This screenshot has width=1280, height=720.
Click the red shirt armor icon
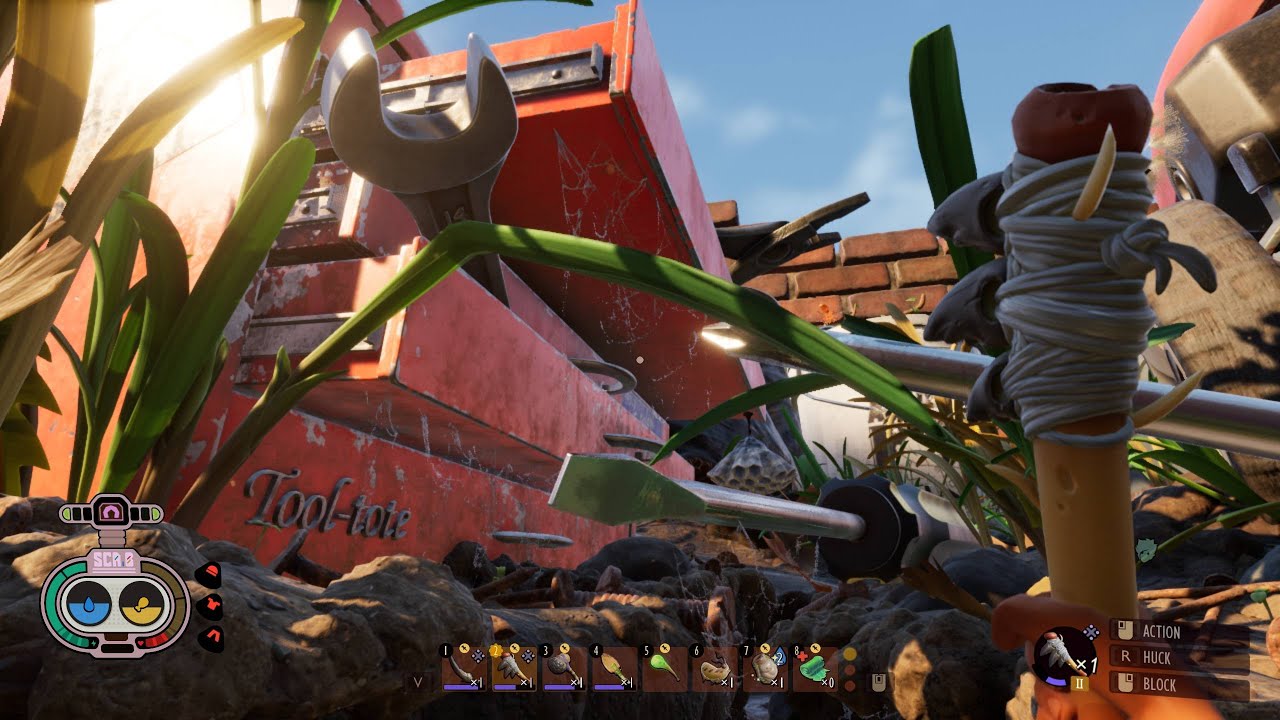210,607
